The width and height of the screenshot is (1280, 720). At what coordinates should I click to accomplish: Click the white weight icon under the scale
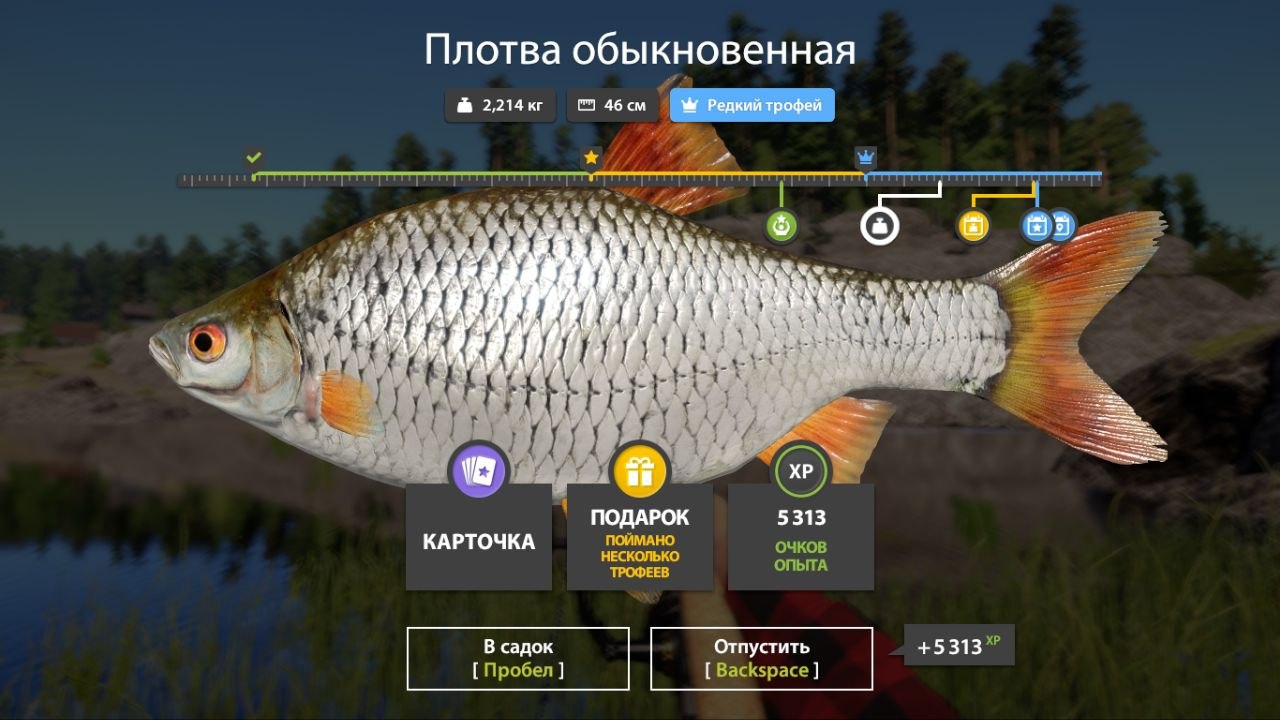coord(881,226)
